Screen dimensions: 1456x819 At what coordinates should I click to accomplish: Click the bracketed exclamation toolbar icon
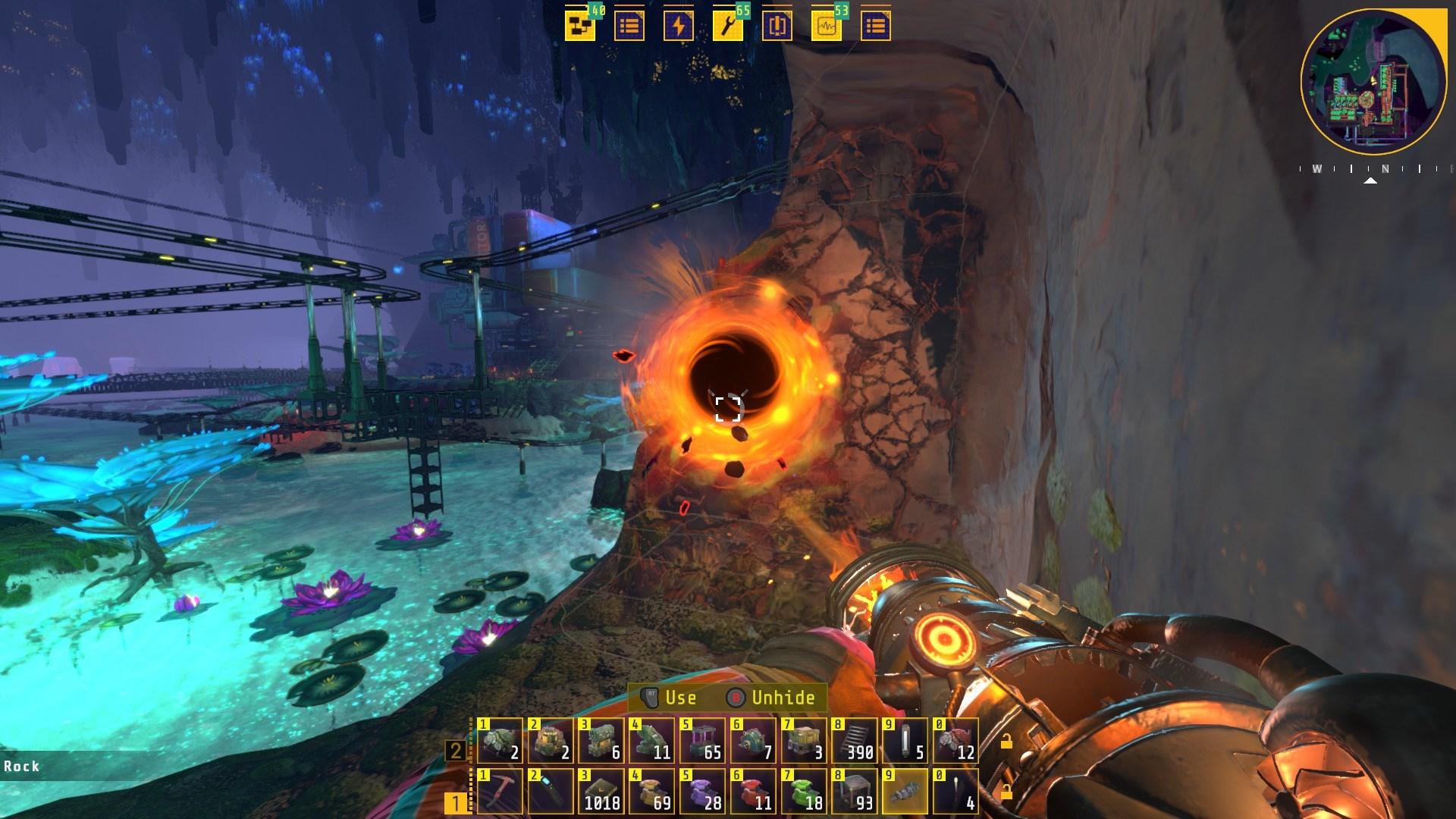click(x=779, y=25)
